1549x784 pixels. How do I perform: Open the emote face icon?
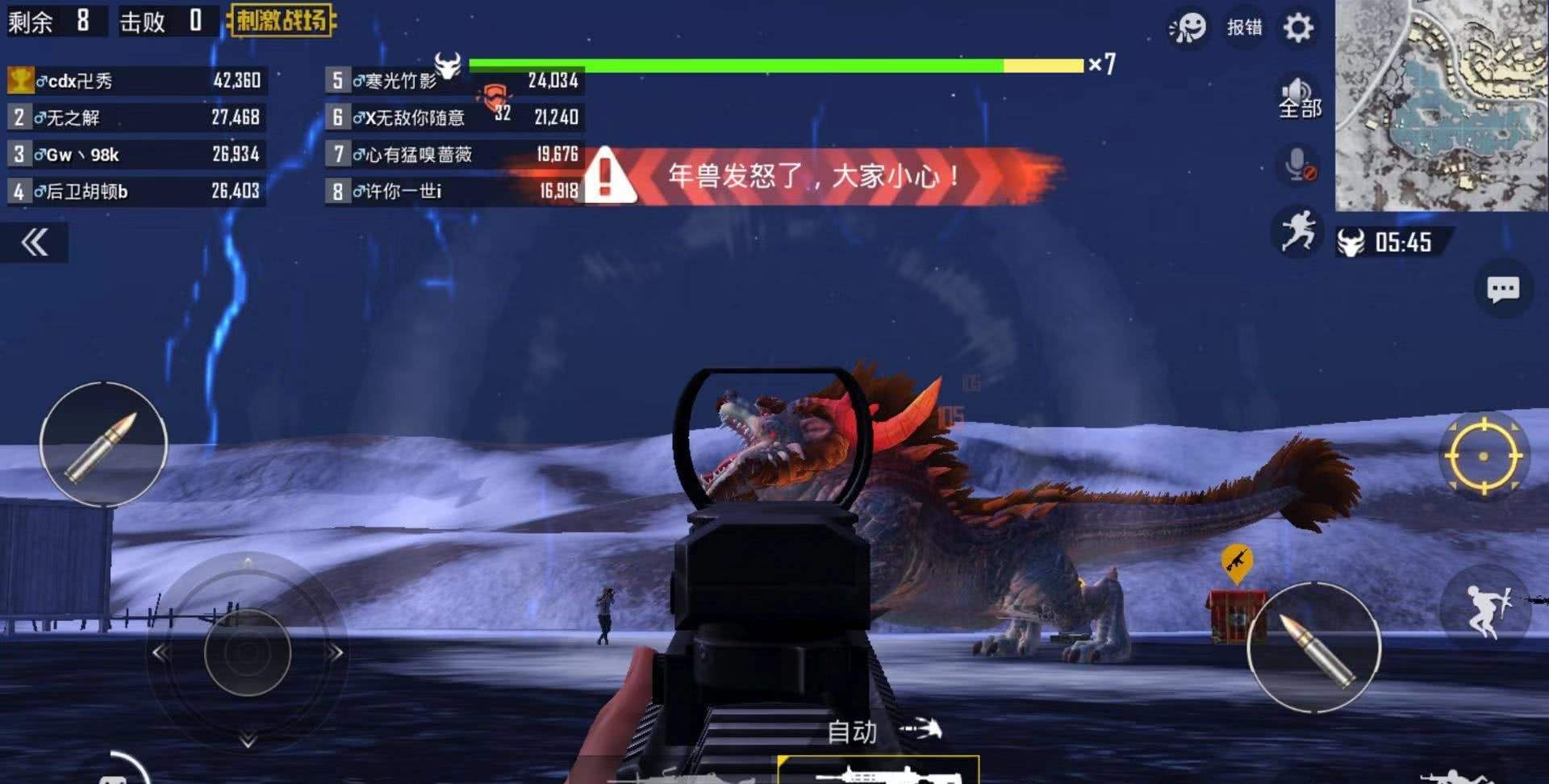(1188, 28)
